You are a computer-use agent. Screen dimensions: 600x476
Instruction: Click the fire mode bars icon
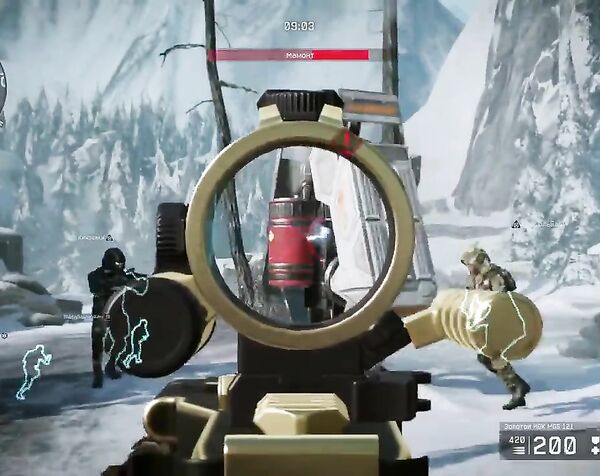(x=519, y=448)
